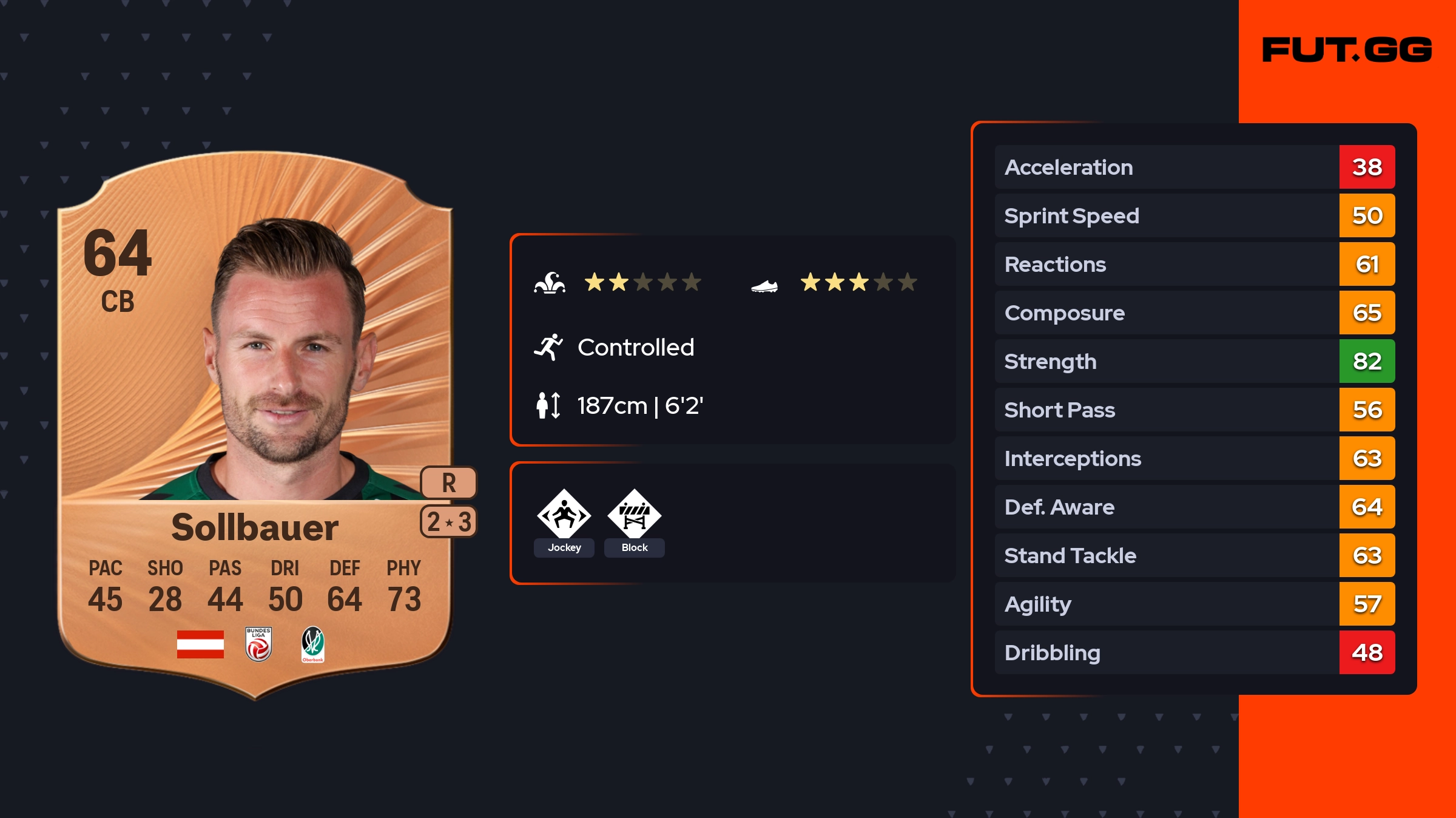Select the Bundesliga league badge
This screenshot has height=818, width=1456.
258,644
